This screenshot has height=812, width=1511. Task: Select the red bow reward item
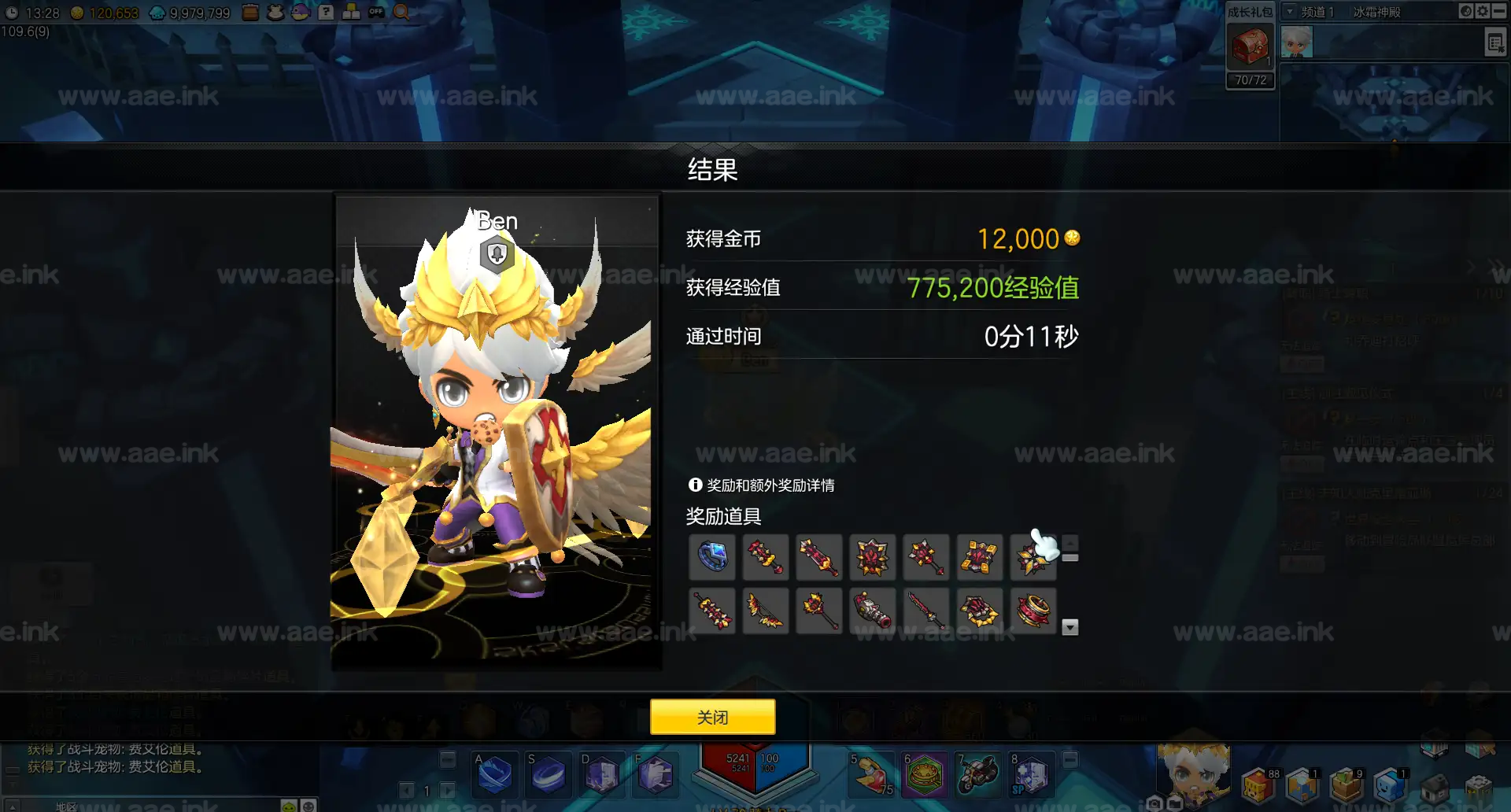pyautogui.click(x=766, y=611)
